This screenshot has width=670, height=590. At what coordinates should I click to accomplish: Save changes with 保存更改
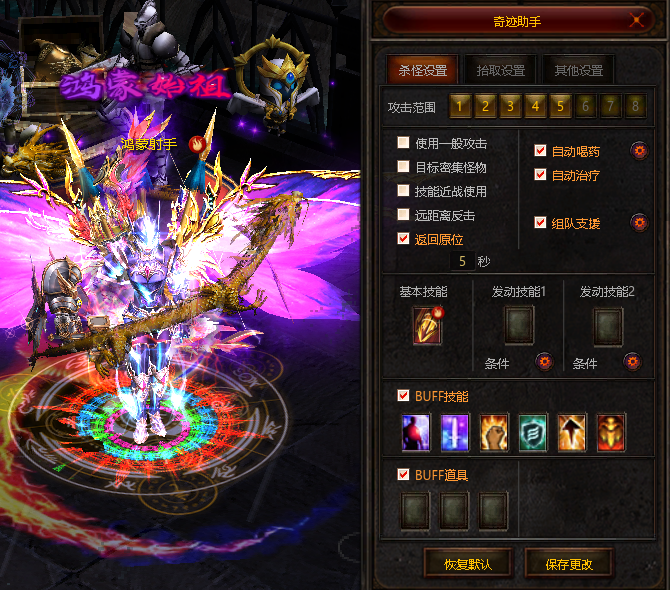[568, 564]
